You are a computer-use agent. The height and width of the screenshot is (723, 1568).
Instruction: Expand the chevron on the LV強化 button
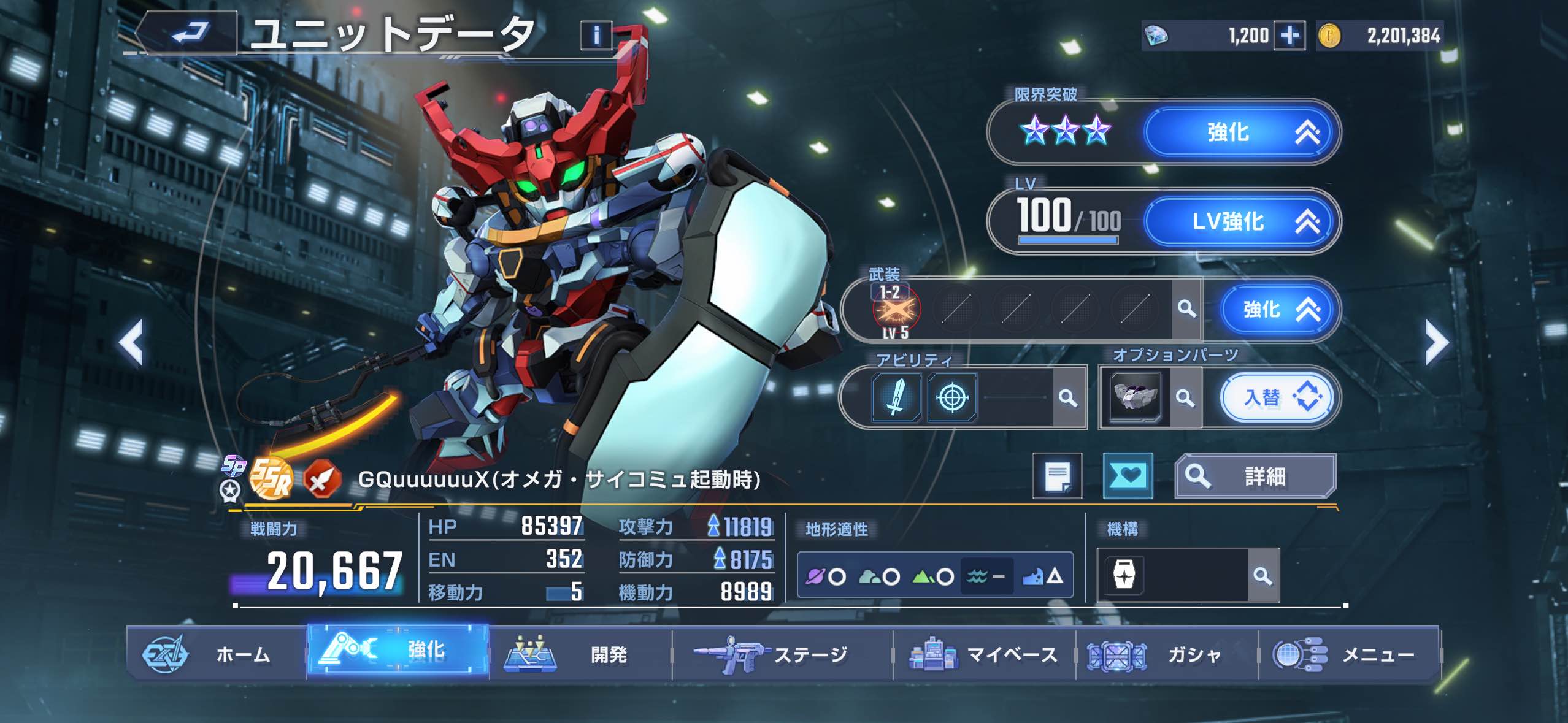tap(1311, 223)
